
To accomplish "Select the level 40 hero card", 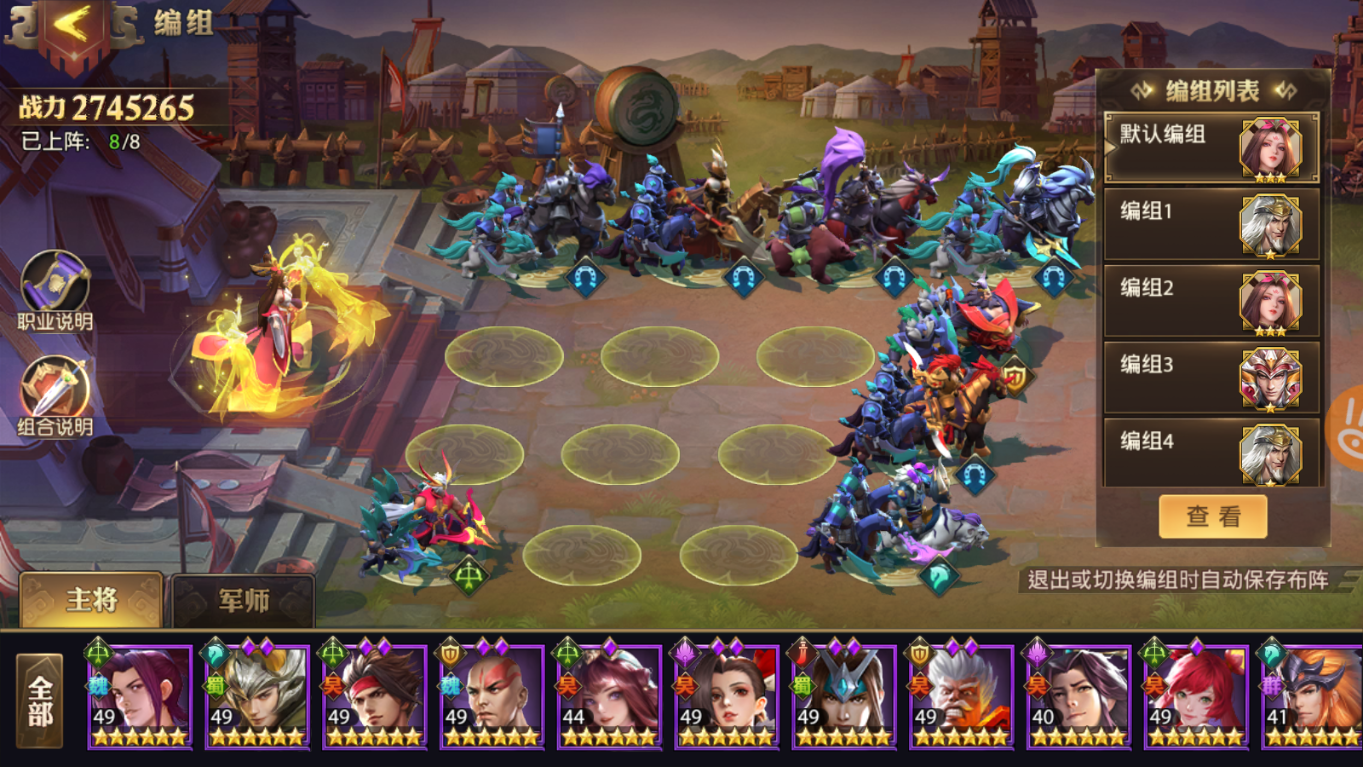I will [x=1079, y=696].
